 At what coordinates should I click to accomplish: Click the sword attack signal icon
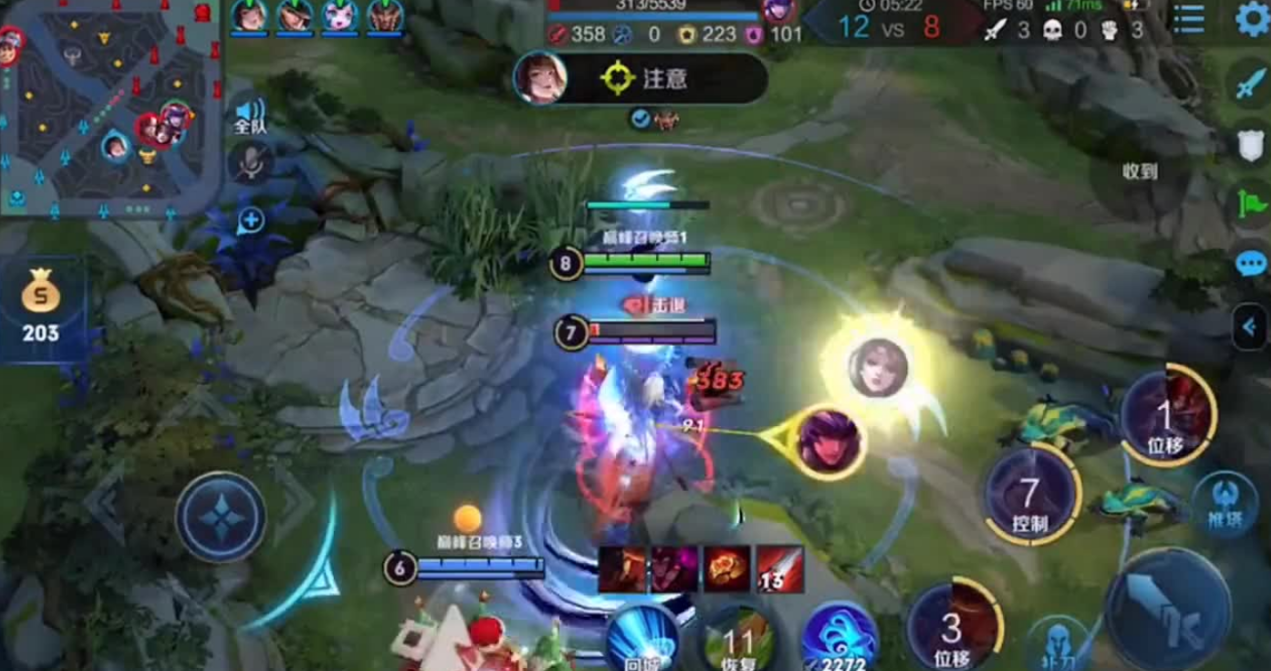(x=1250, y=84)
